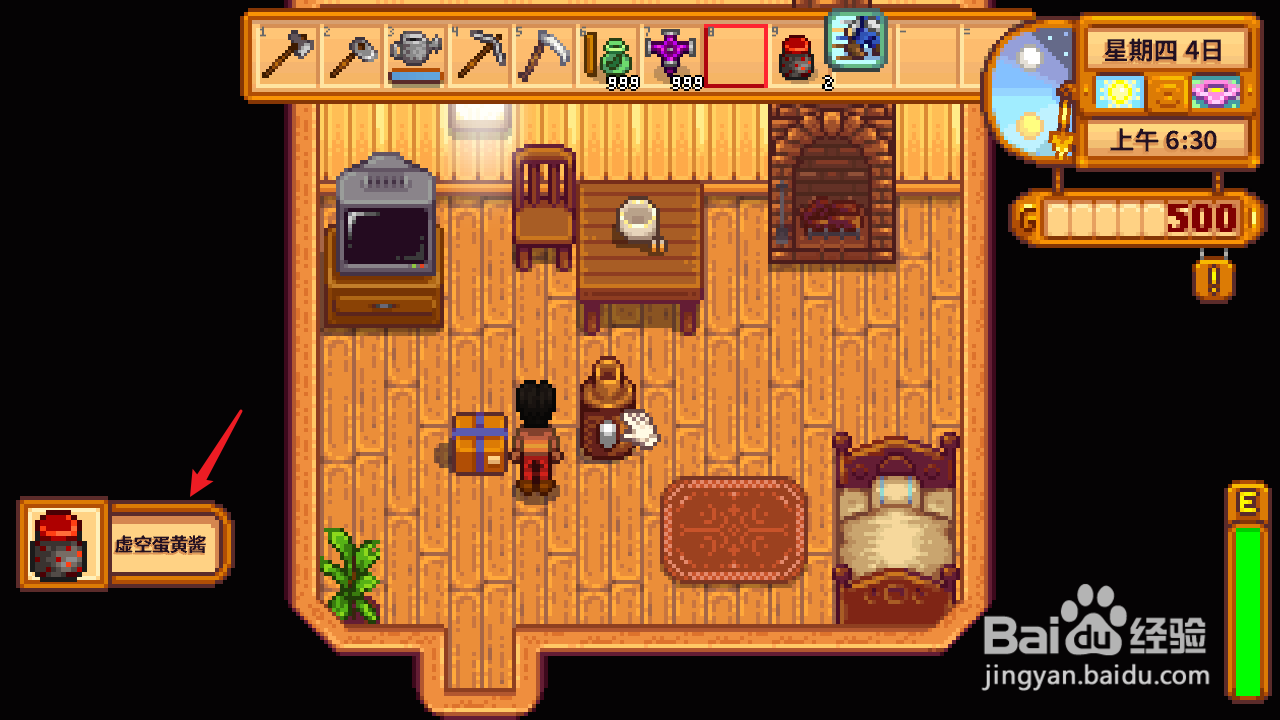The image size is (1280, 720).
Task: Select the Void Mayonnaise jar in slot 9
Action: pos(795,60)
